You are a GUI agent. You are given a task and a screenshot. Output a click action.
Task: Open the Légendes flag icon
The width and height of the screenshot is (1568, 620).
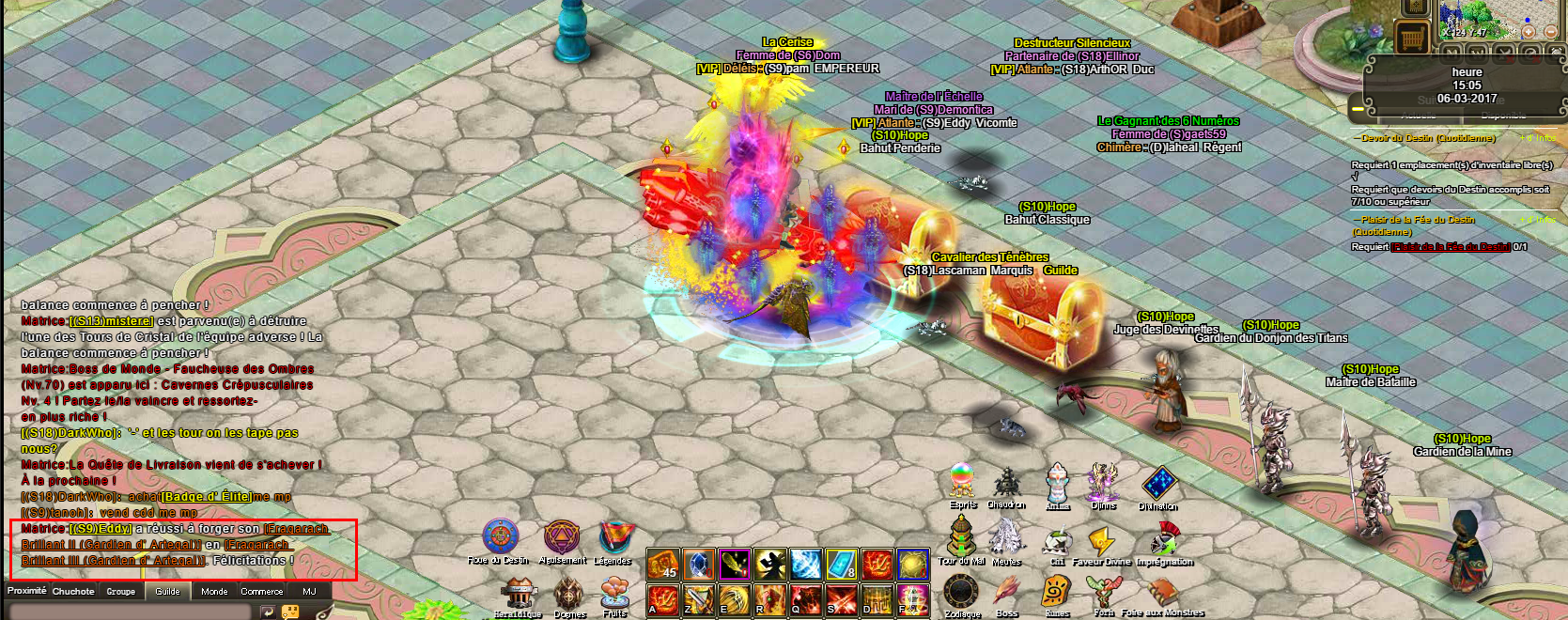pos(614,538)
